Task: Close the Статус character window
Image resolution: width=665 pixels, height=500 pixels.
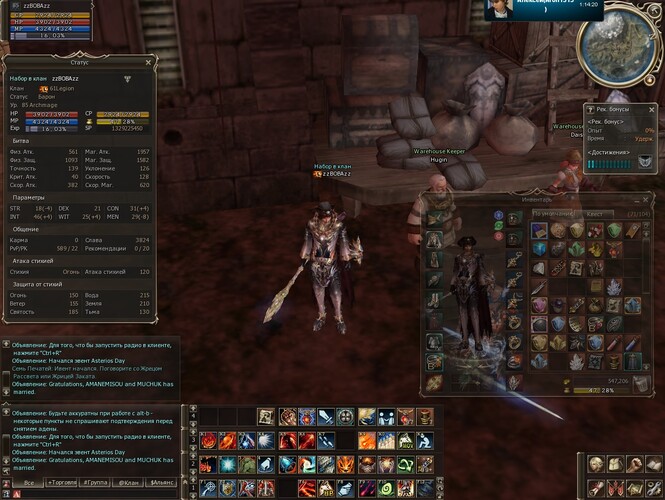Action: tap(147, 61)
